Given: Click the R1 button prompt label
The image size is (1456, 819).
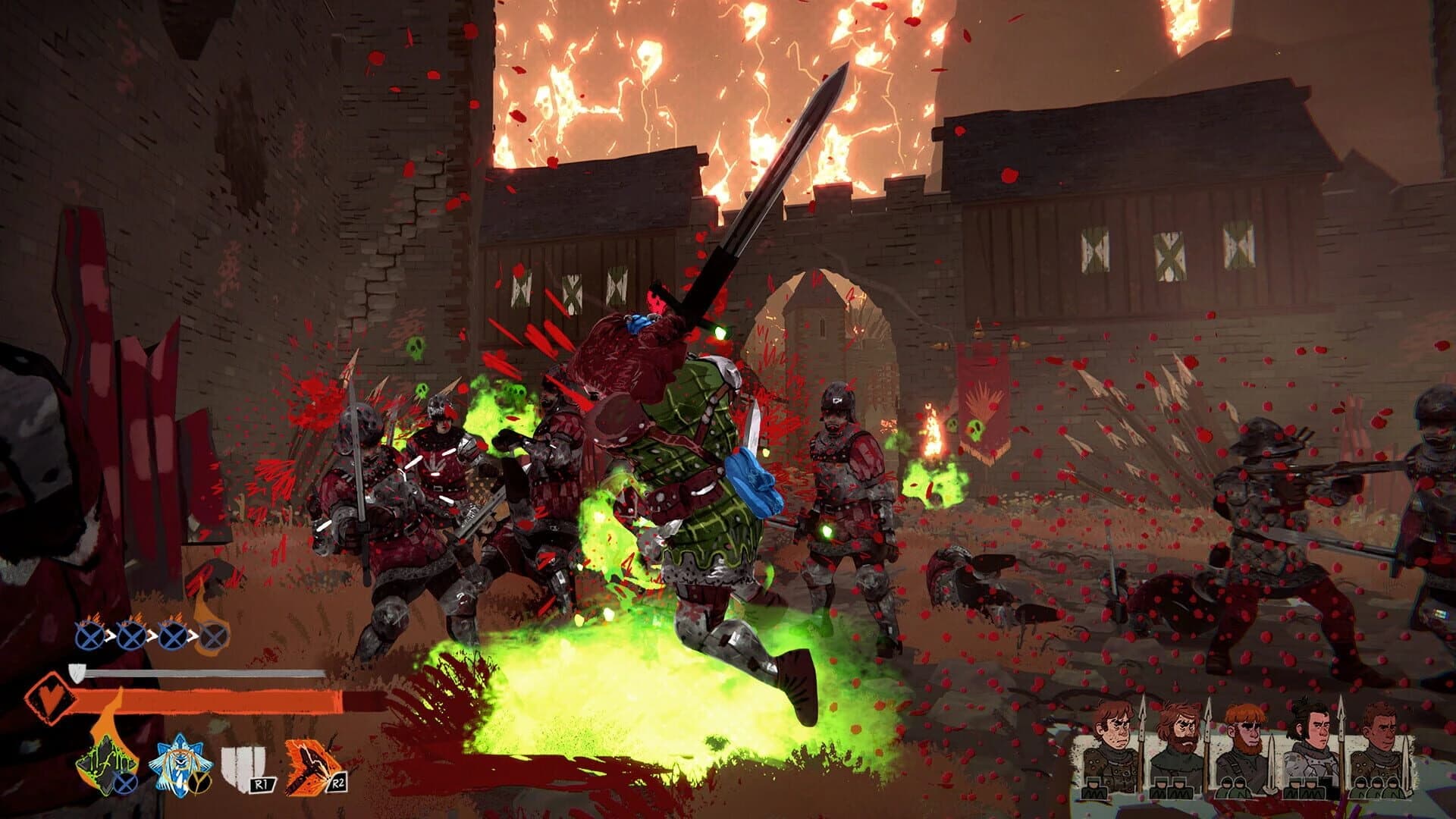Looking at the screenshot, I should tap(262, 783).
